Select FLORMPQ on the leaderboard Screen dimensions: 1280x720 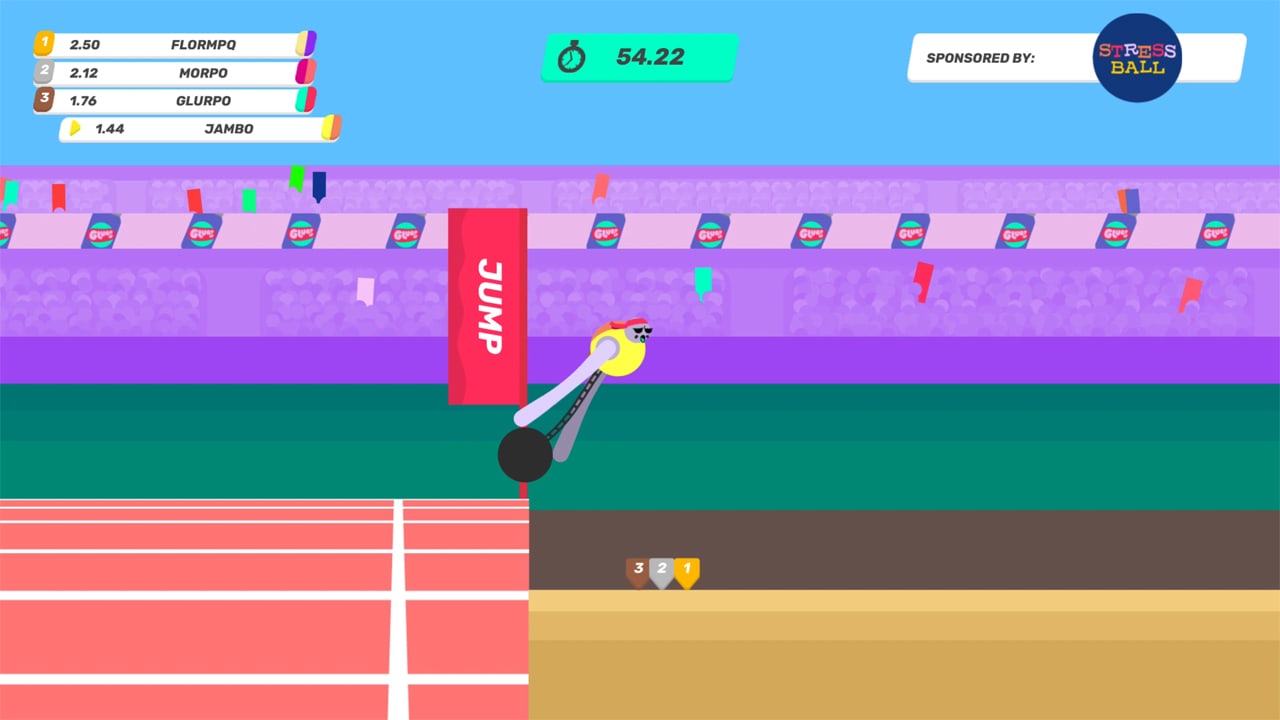202,44
